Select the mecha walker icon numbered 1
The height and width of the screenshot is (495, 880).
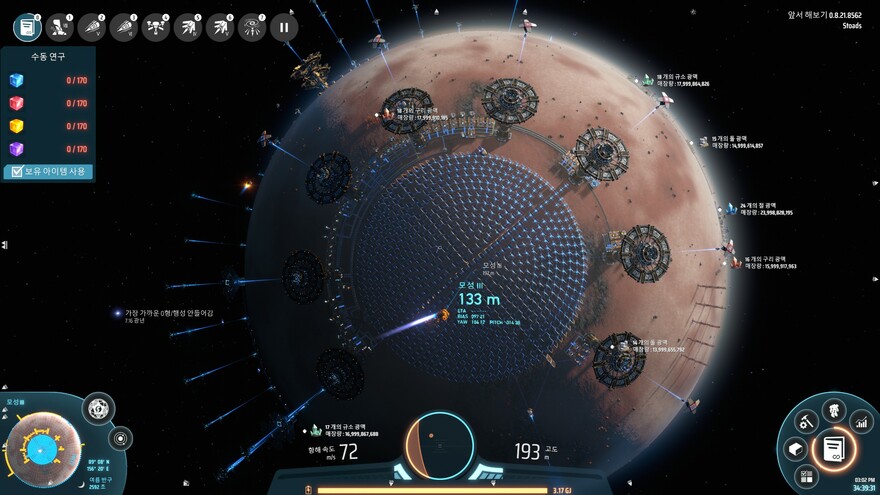[x=59, y=27]
